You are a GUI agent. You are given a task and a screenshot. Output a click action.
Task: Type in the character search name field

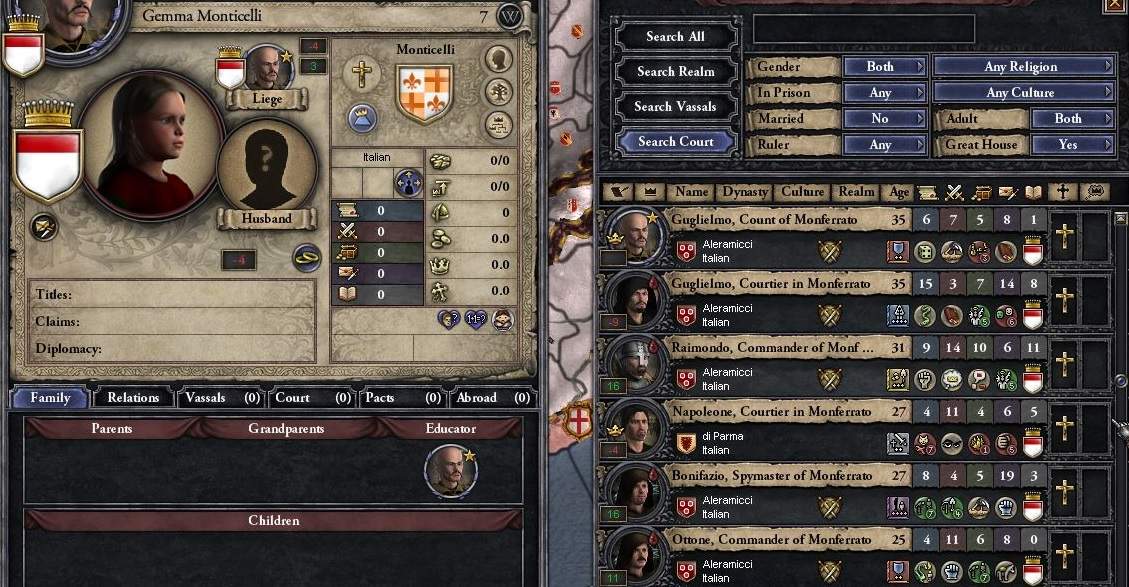[x=863, y=29]
